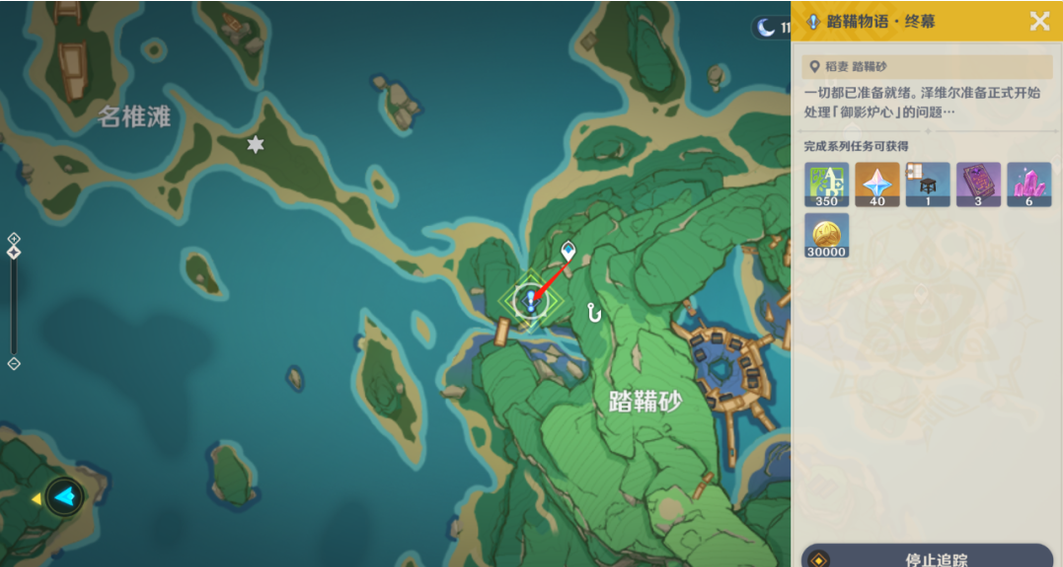1063x567 pixels.
Task: Click the 停止追踪 stop tracking button
Action: (x=926, y=558)
